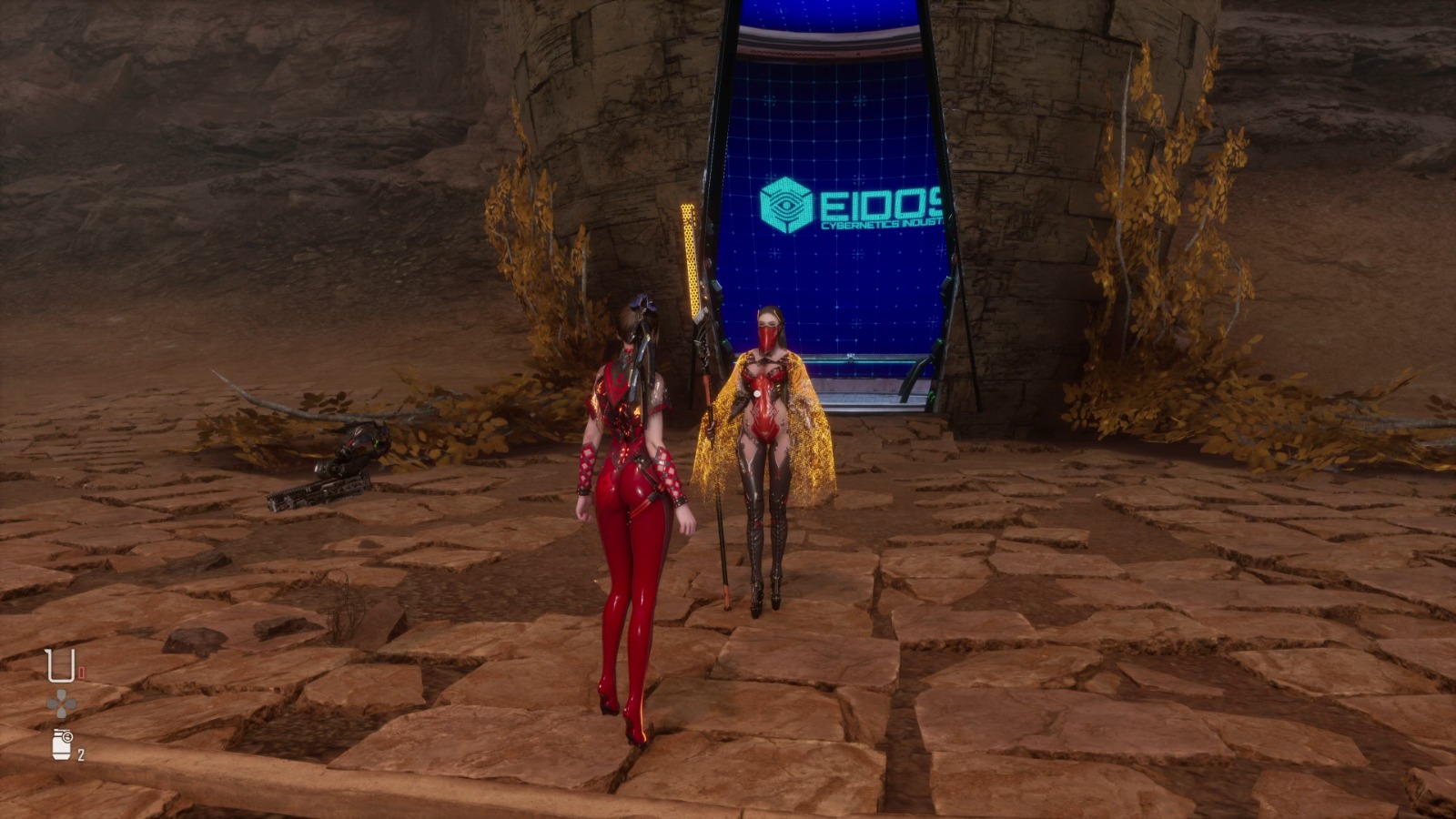
Task: Select the ammo counter 'U' icon
Action: pos(60,664)
